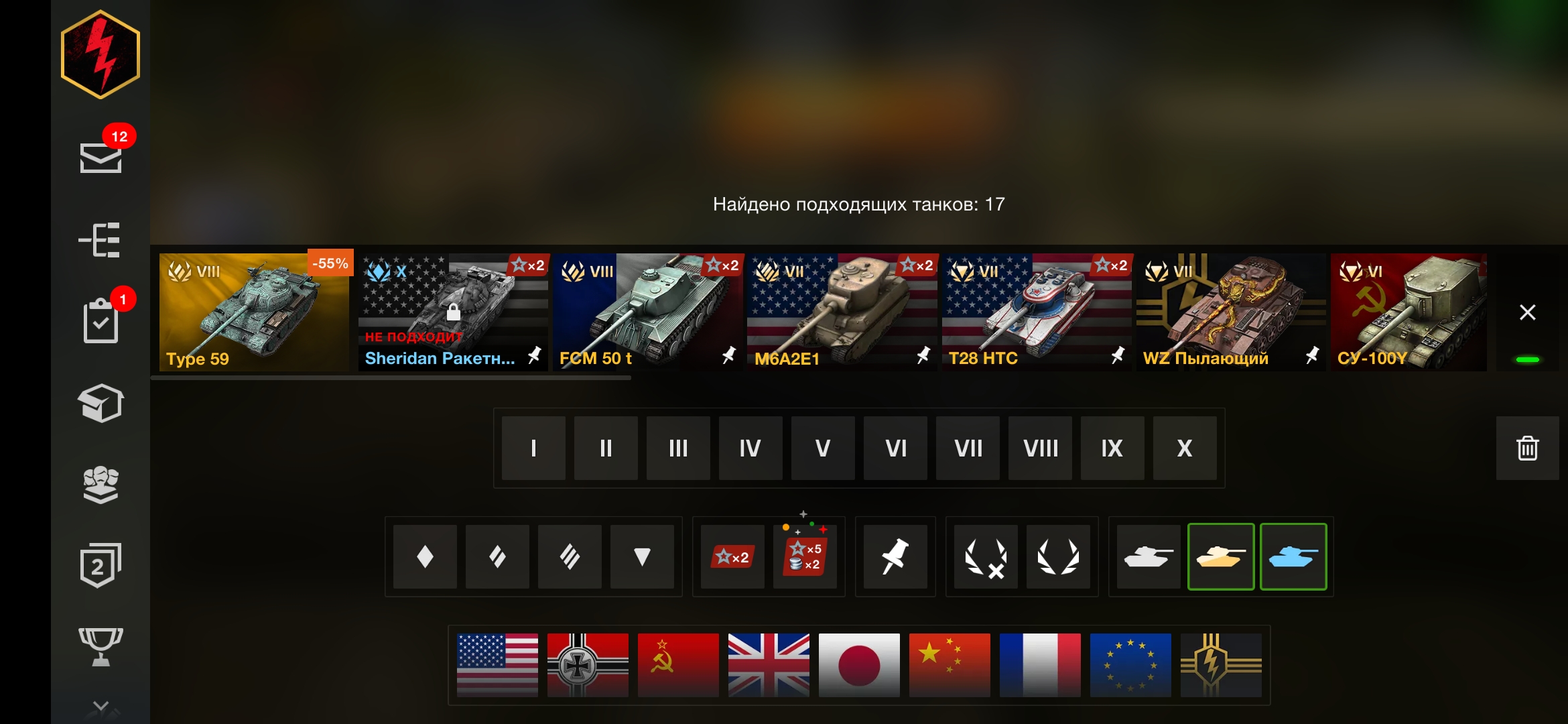Enable the x2 battle flag filter
The image size is (1568, 724).
tap(733, 556)
